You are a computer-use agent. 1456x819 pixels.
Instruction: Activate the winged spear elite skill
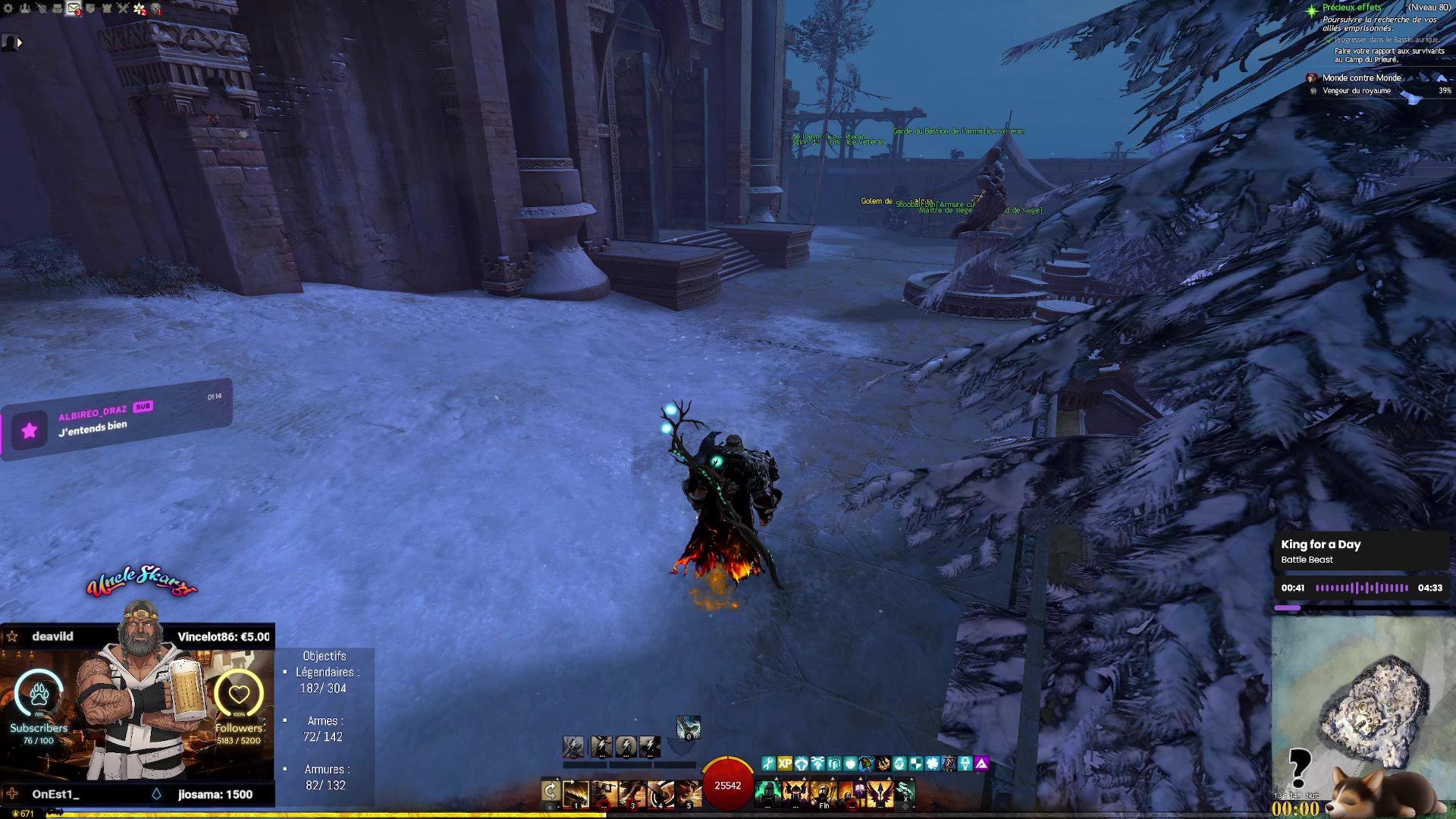coord(880,793)
